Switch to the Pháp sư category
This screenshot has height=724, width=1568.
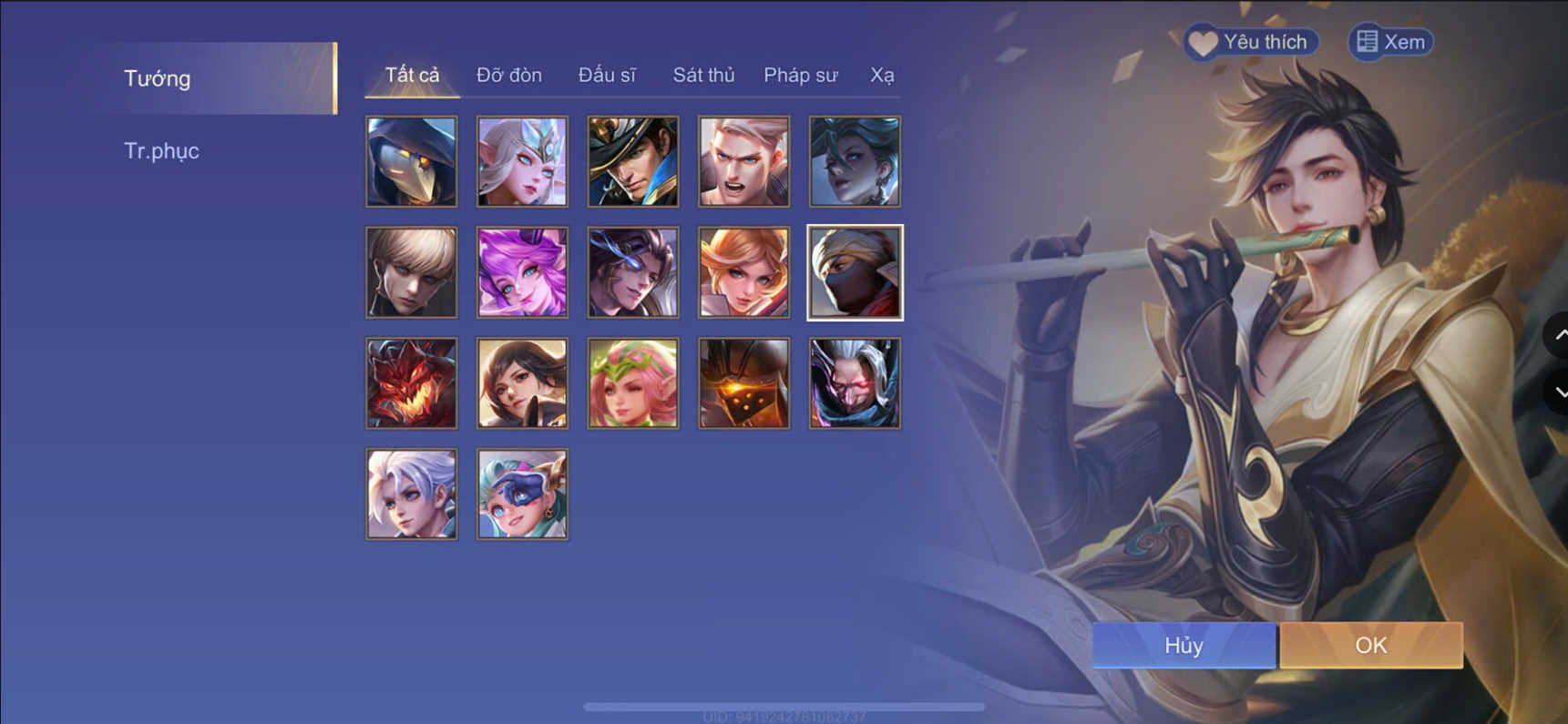800,75
